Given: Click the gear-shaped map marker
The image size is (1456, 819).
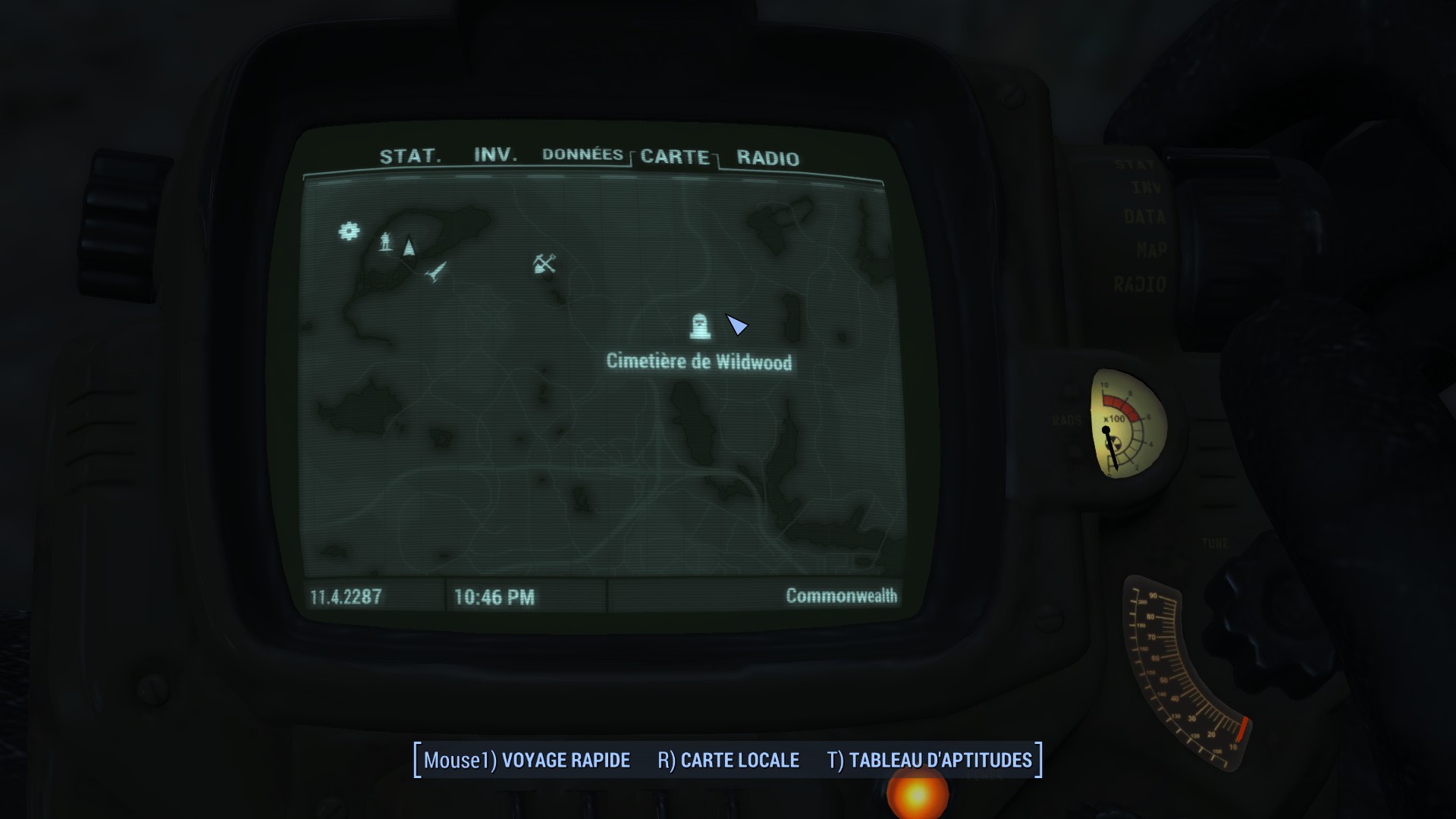Looking at the screenshot, I should point(349,231).
